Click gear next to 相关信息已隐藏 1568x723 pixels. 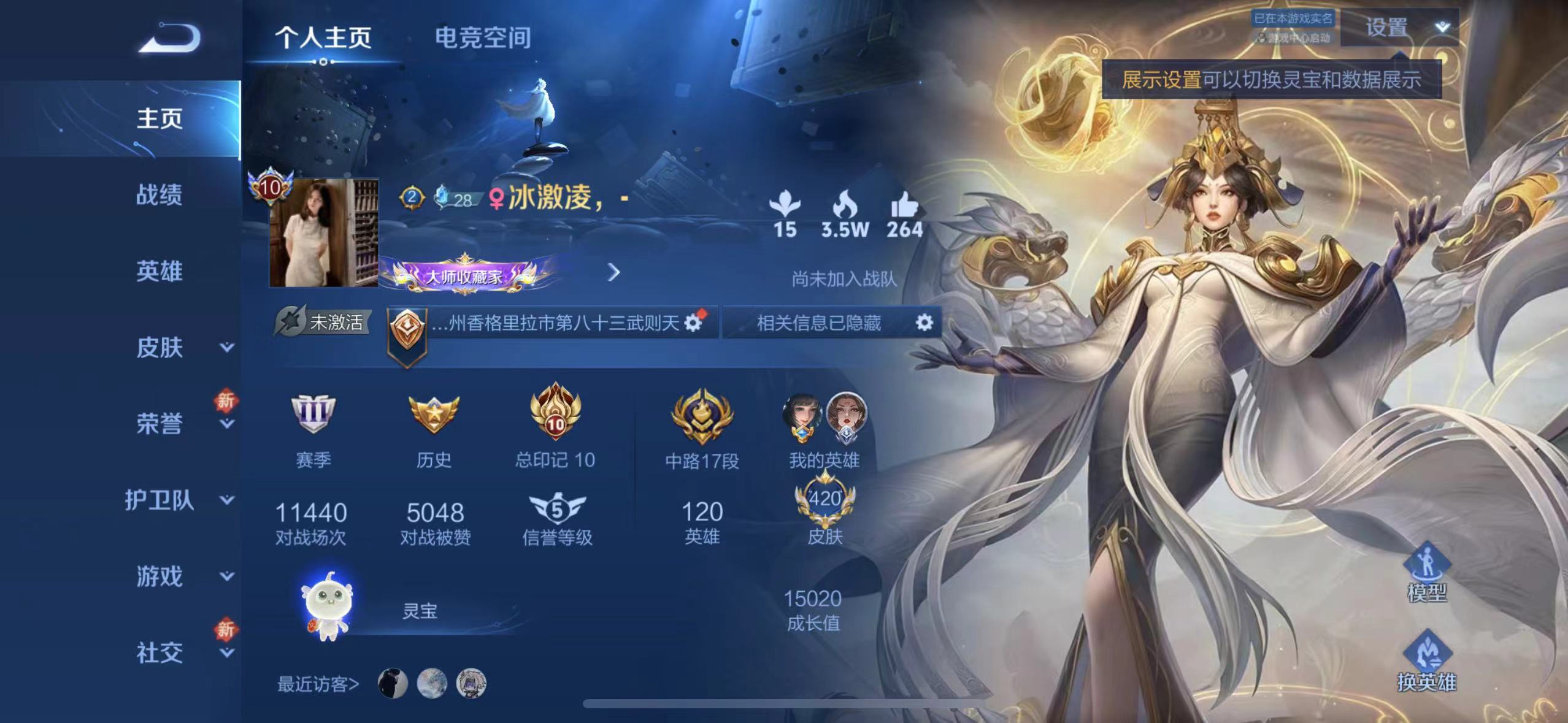click(x=926, y=324)
